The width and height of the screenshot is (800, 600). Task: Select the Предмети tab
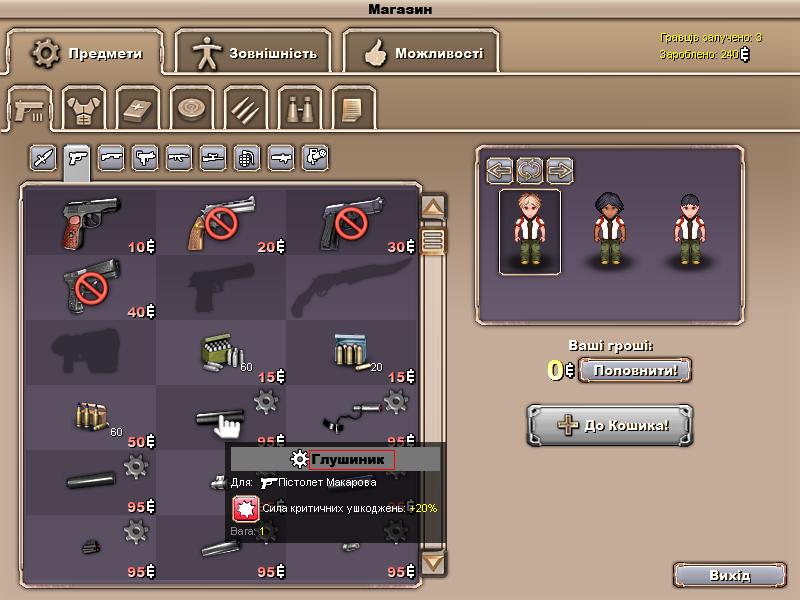coord(86,53)
